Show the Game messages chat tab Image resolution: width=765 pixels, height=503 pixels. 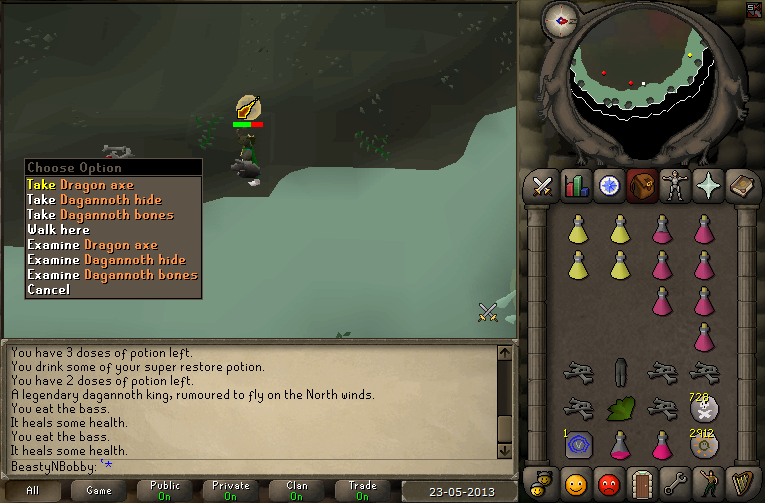[99, 490]
